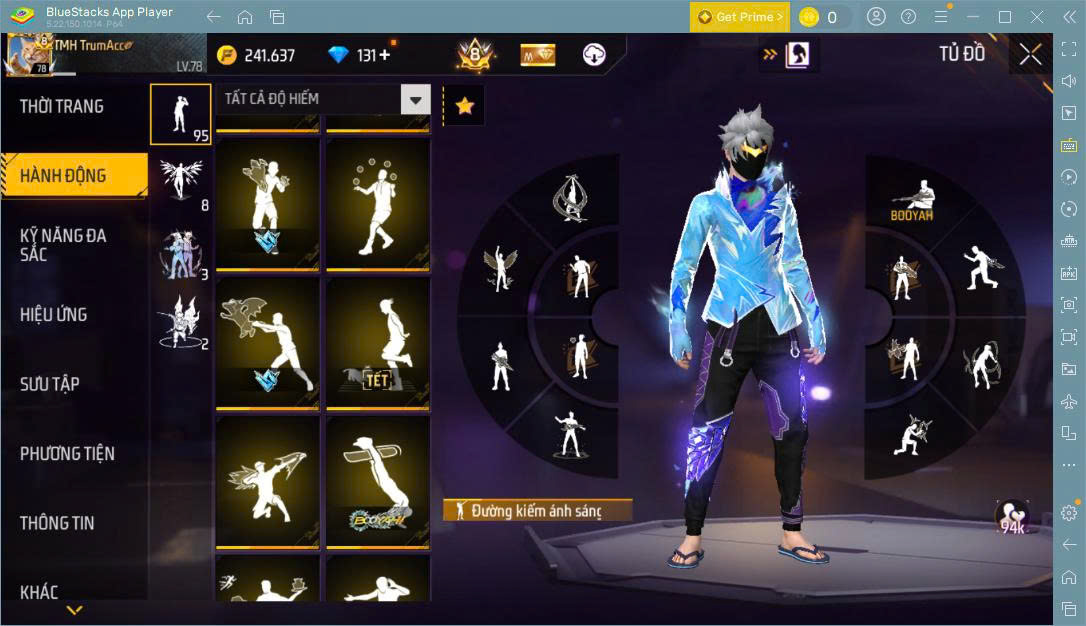Open the Hiệu Ứng category

54,315
